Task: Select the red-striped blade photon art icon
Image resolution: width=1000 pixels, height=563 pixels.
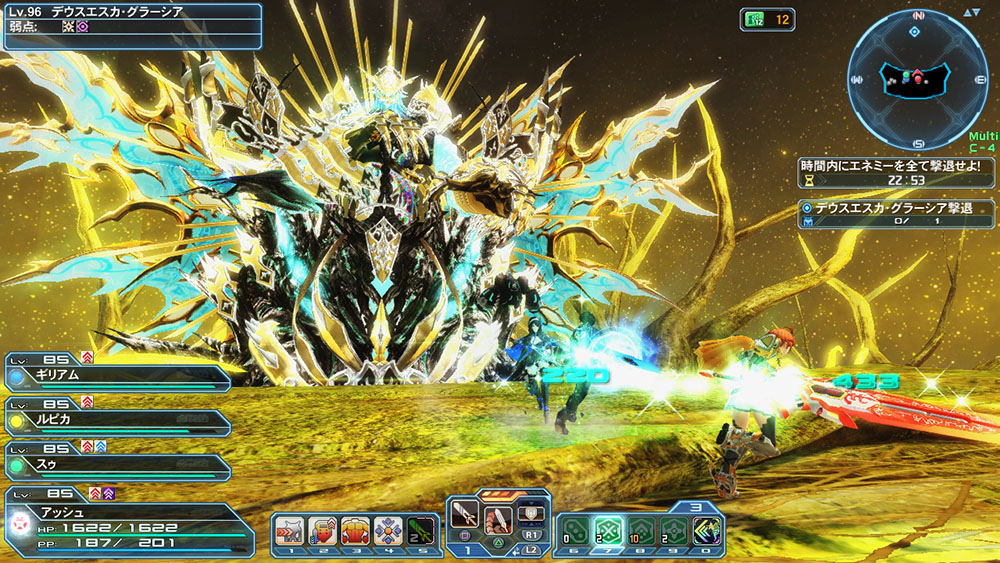Action: (x=499, y=518)
